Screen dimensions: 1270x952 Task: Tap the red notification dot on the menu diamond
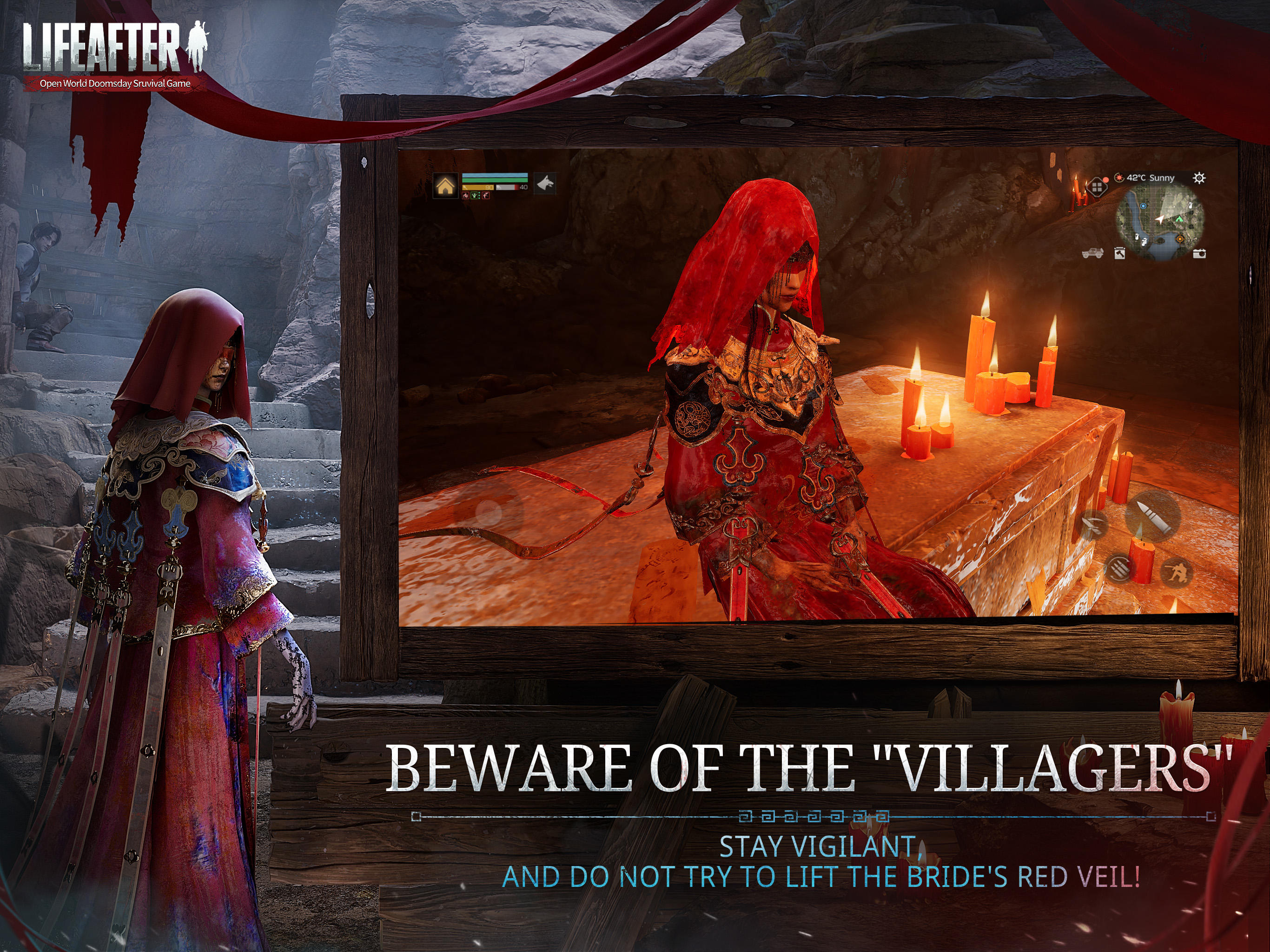point(1106,180)
